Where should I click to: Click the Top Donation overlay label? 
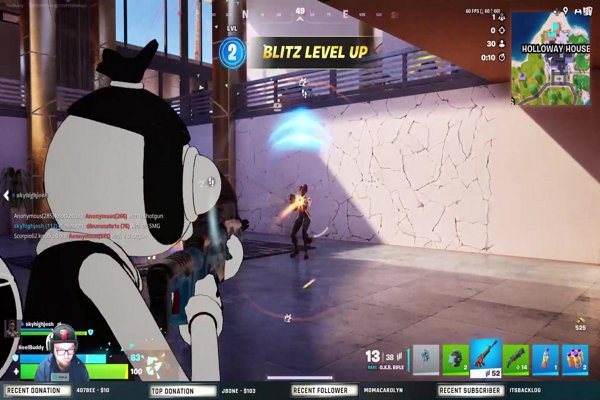[x=172, y=390]
